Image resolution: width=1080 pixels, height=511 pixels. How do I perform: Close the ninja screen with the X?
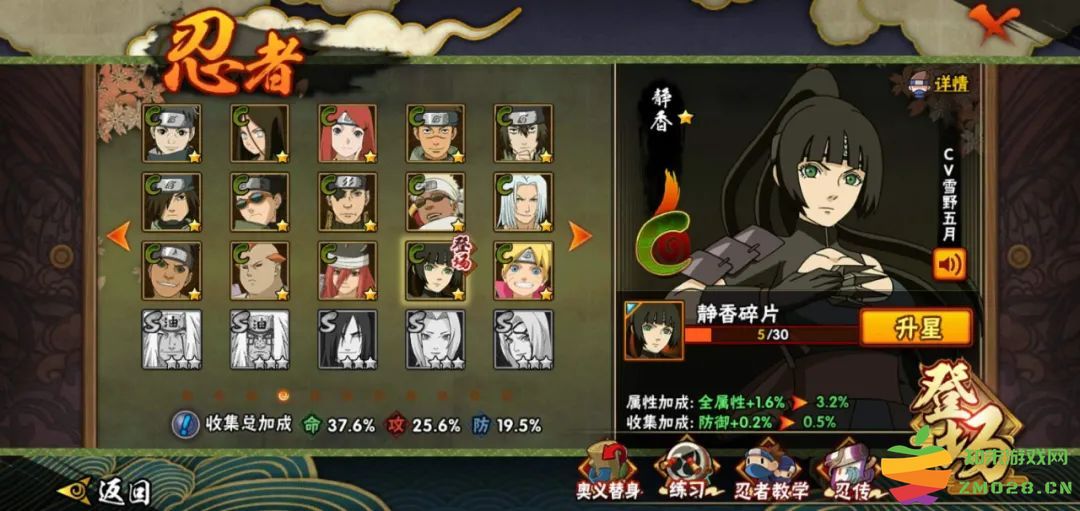tap(993, 23)
